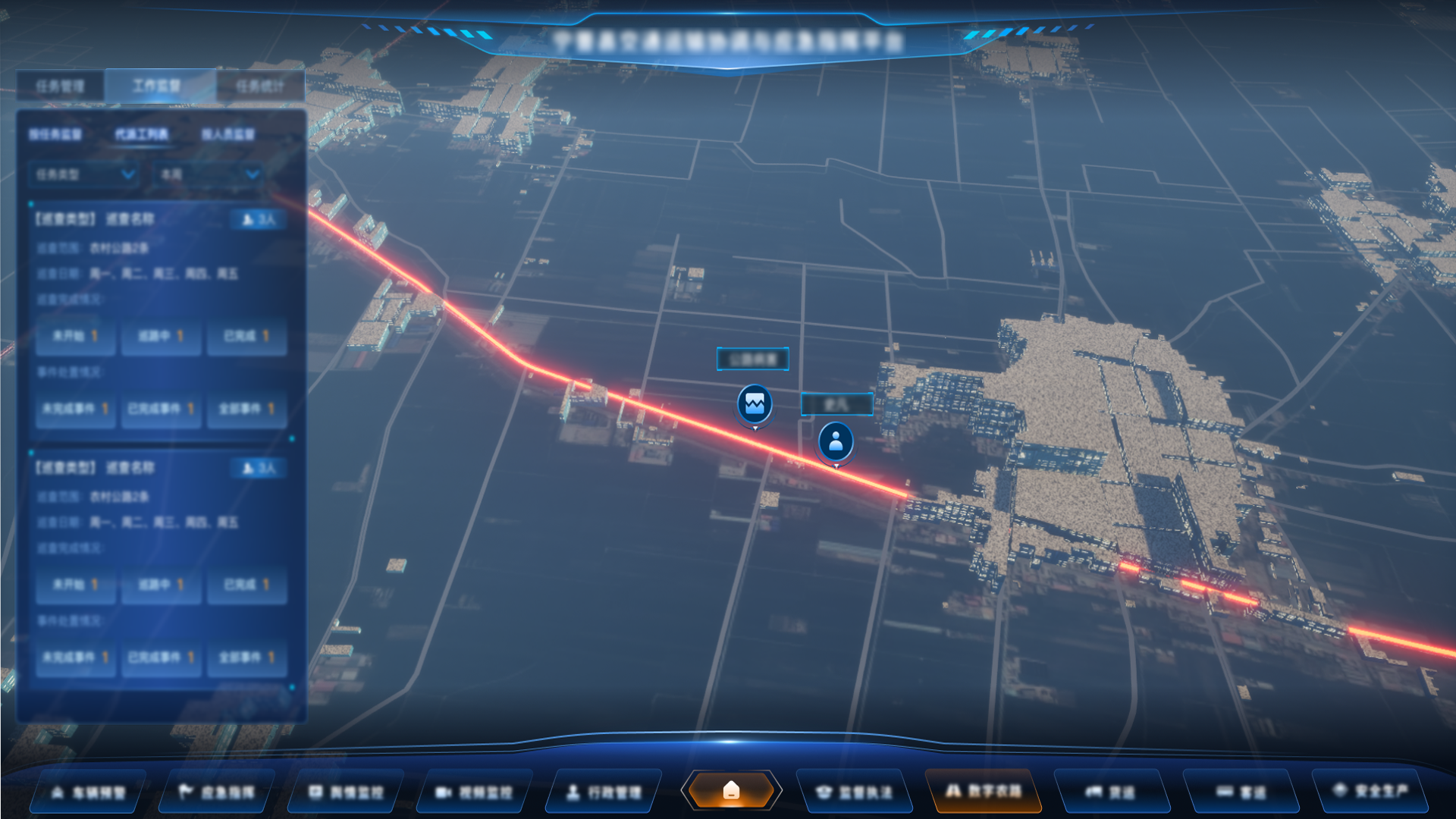Open the 舆情监控 module
1456x819 pixels.
tap(346, 792)
